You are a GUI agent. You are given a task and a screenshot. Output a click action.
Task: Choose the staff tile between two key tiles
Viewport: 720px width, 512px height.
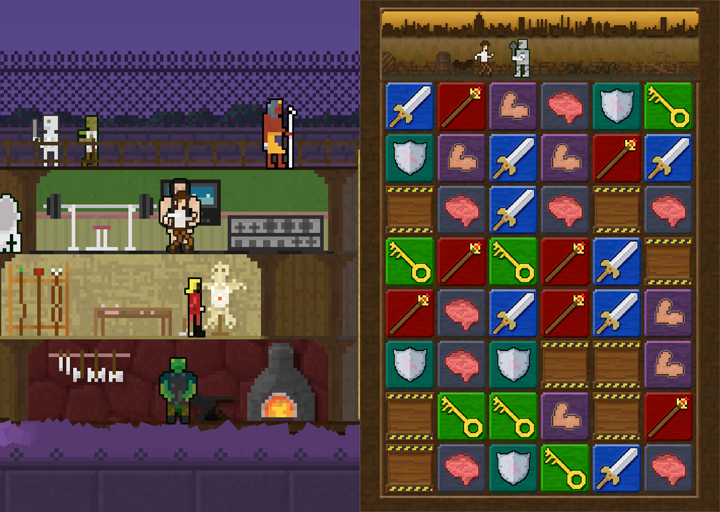(461, 261)
